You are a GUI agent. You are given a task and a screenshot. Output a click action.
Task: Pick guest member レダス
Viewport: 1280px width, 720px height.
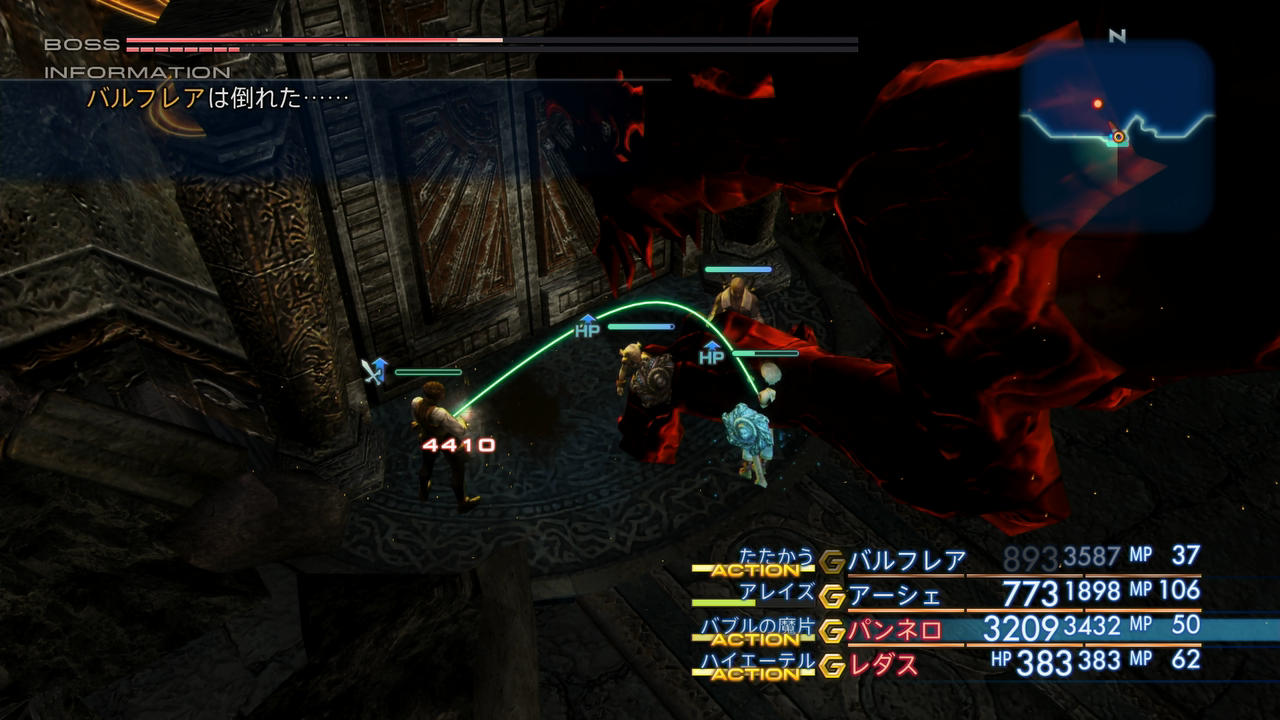(x=882, y=664)
